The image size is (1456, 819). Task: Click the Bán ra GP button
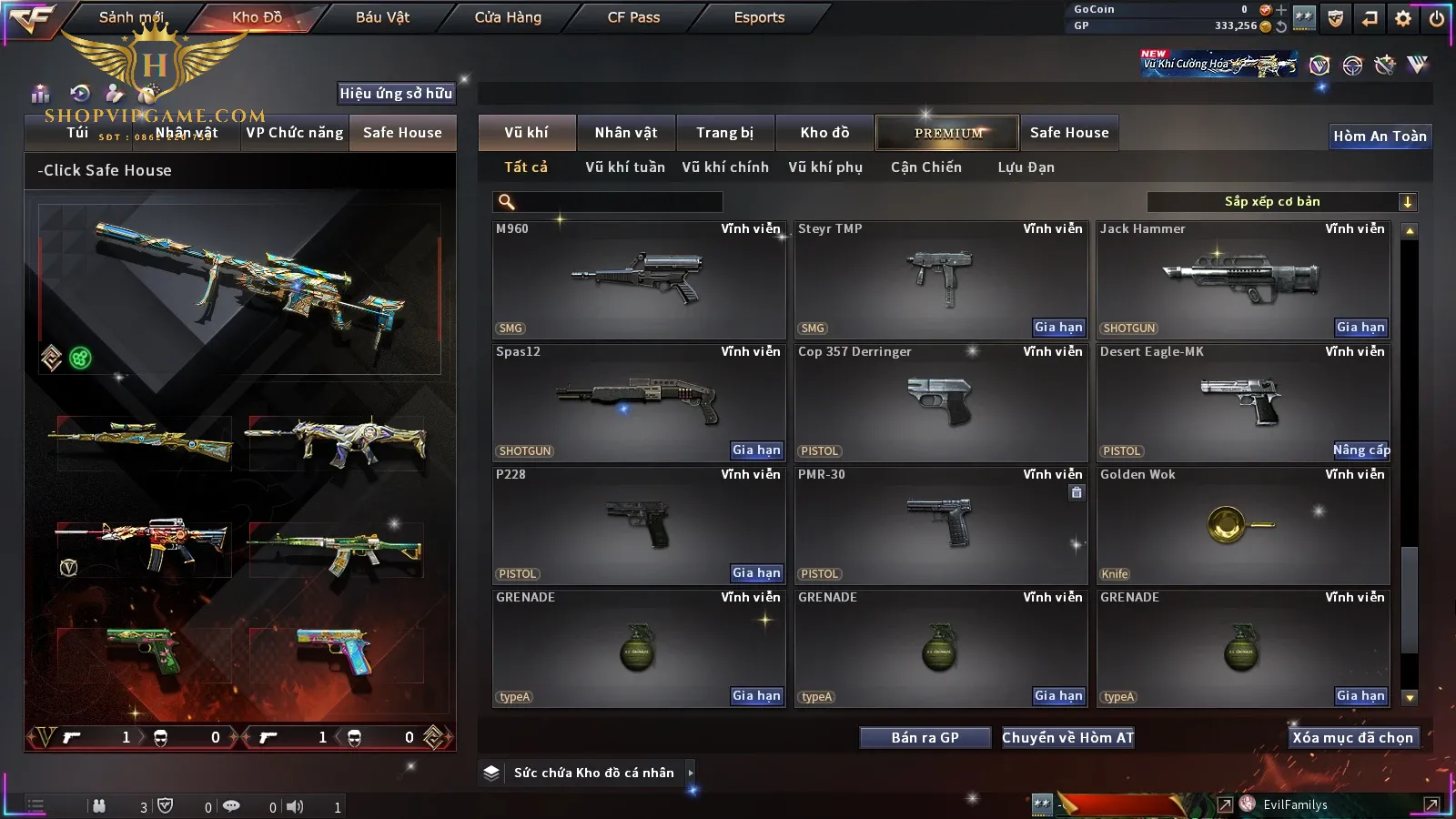pyautogui.click(x=925, y=738)
